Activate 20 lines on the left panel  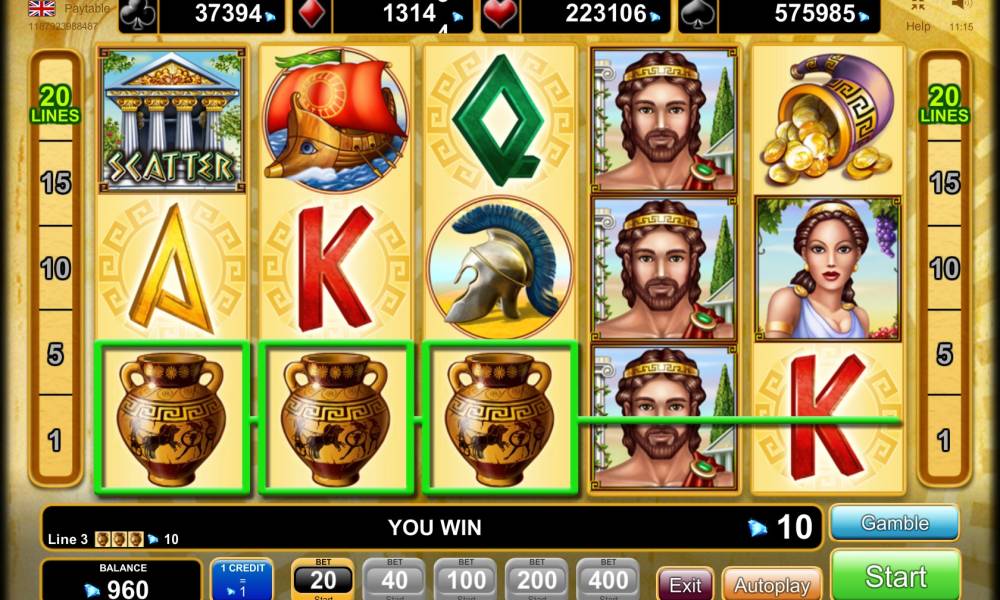coord(55,104)
